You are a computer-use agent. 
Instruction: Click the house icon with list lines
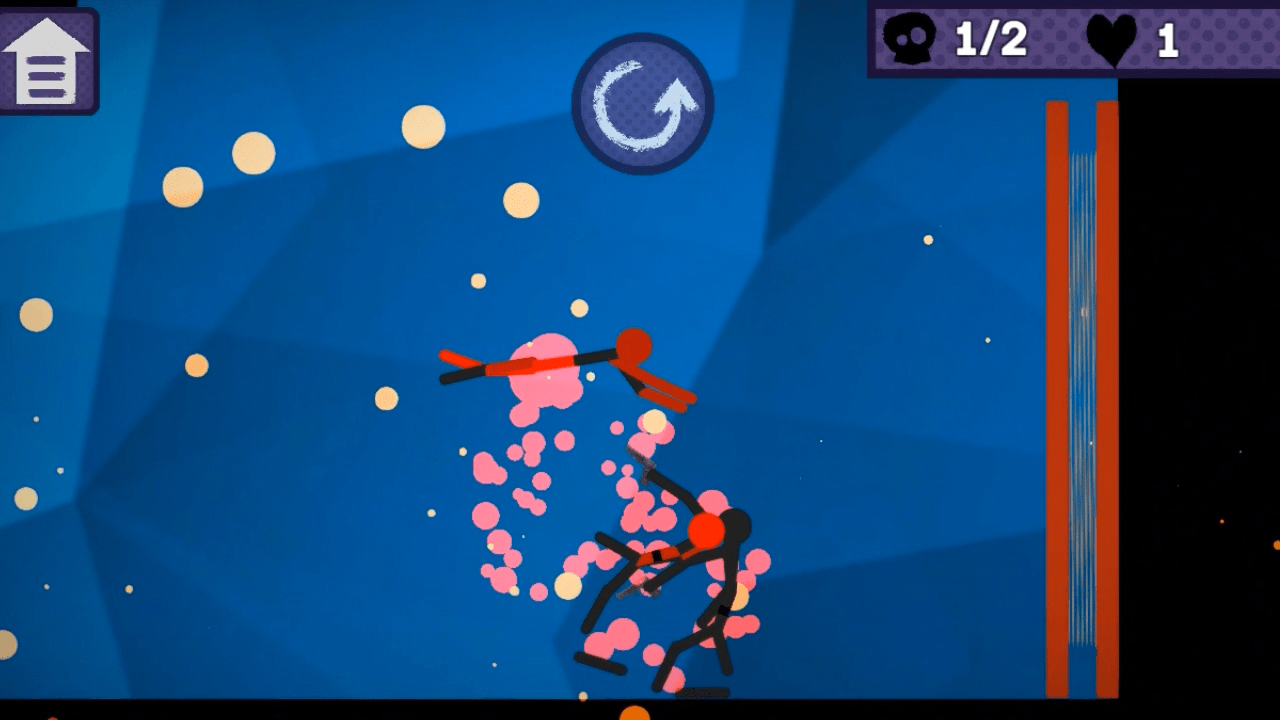49,60
